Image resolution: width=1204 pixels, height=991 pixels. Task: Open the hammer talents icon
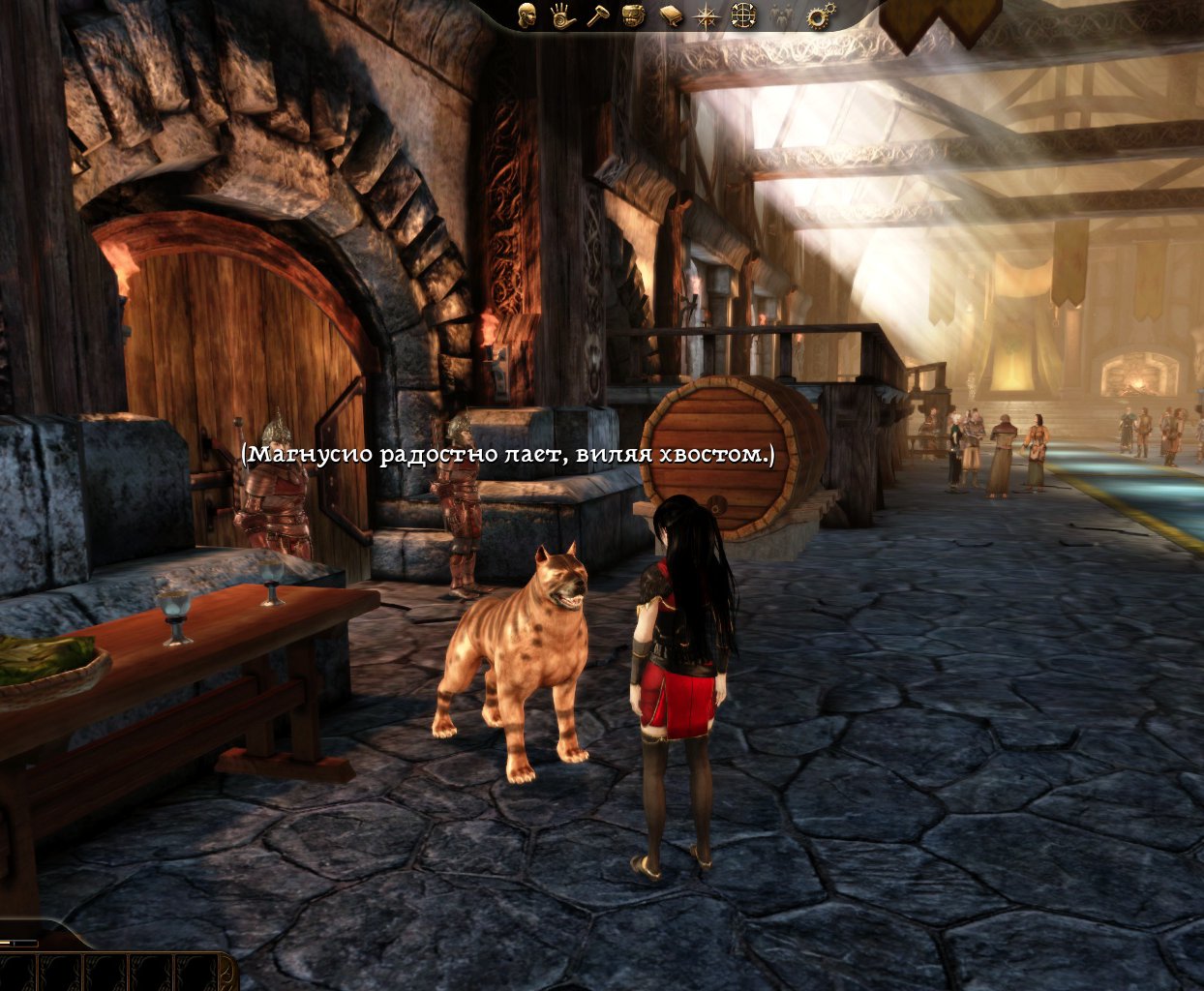[x=598, y=15]
